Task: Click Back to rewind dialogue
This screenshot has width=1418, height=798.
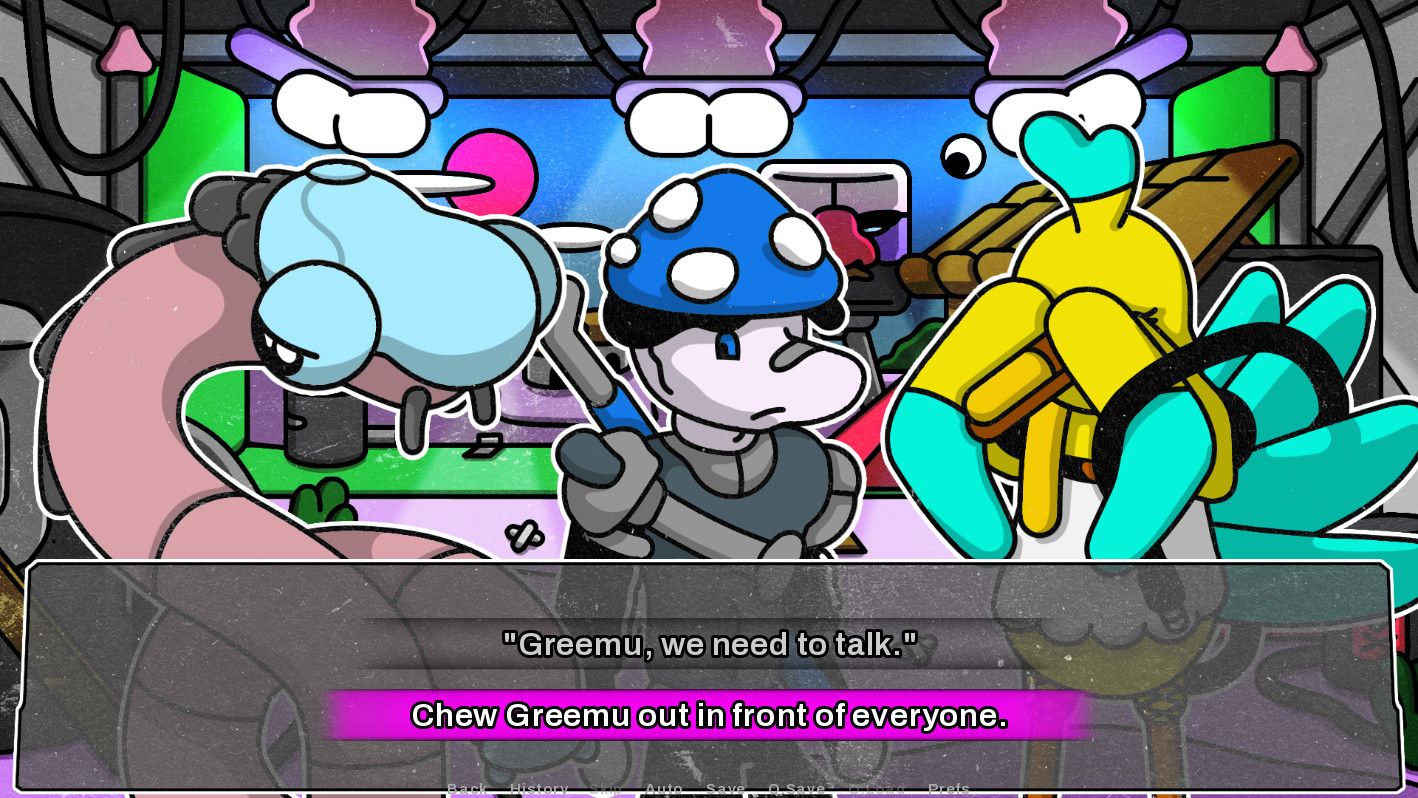Action: click(466, 788)
